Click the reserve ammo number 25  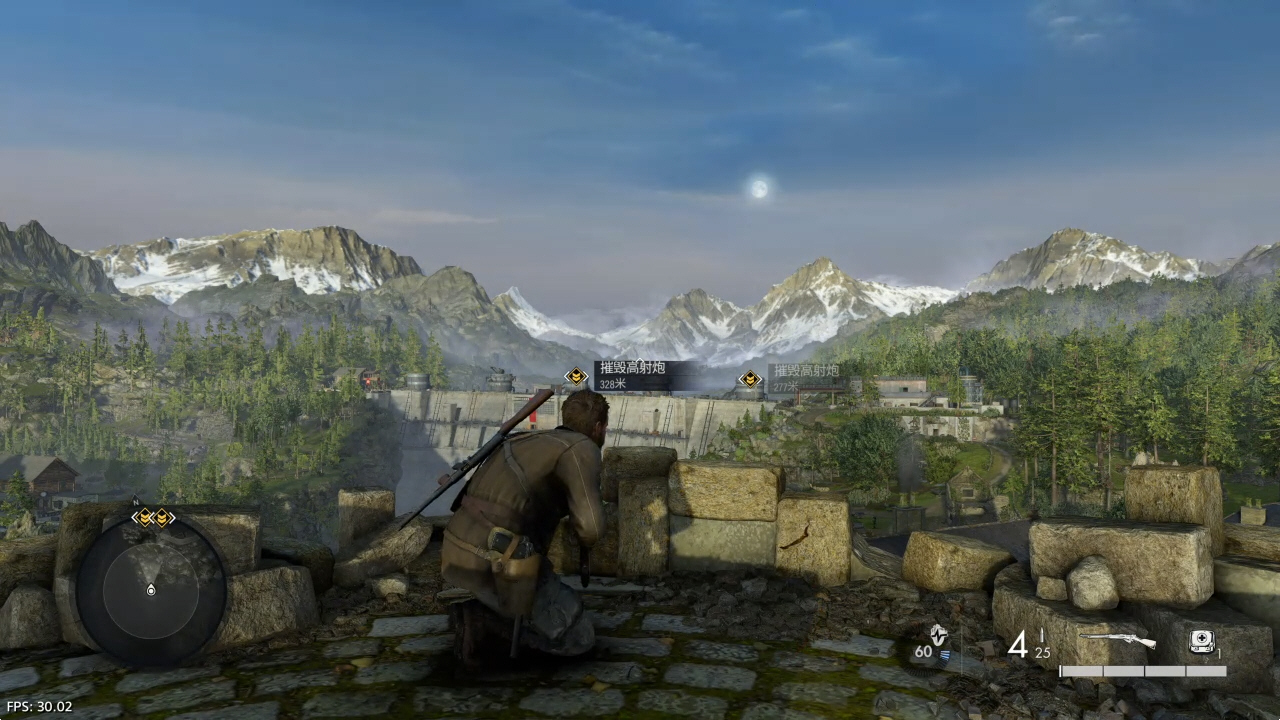[1042, 653]
